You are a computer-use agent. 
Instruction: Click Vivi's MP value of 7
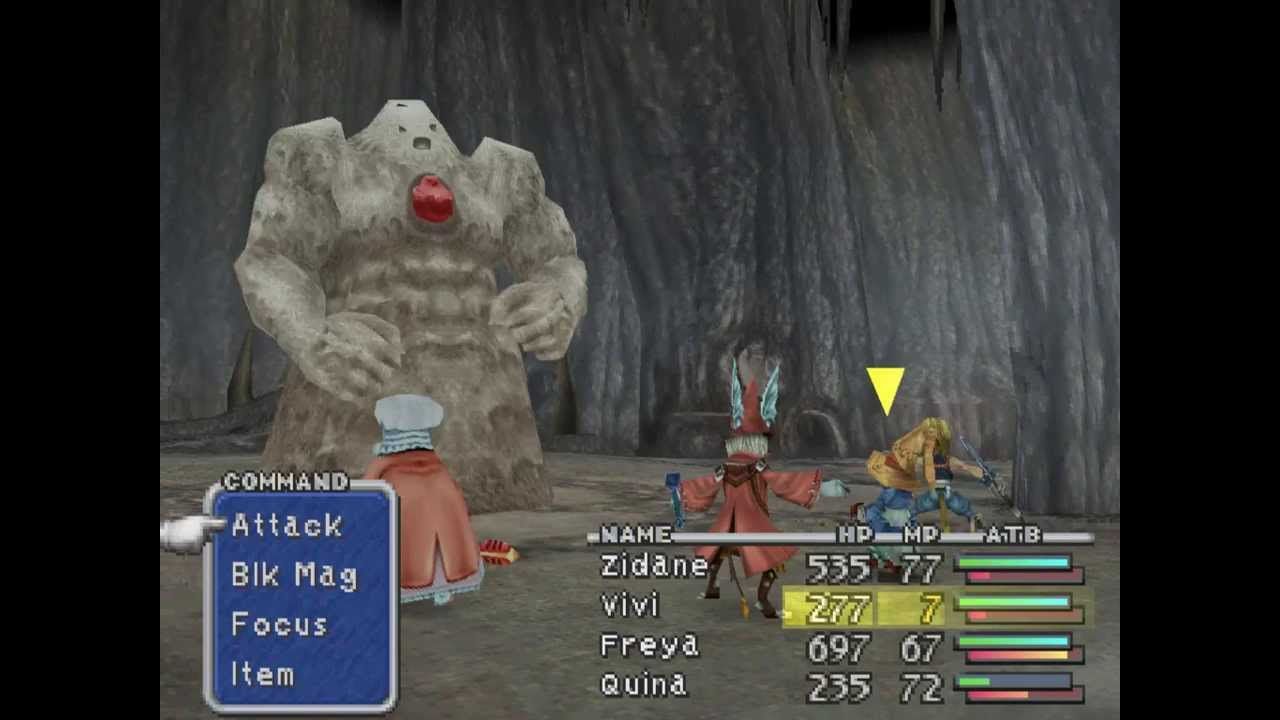click(x=930, y=606)
